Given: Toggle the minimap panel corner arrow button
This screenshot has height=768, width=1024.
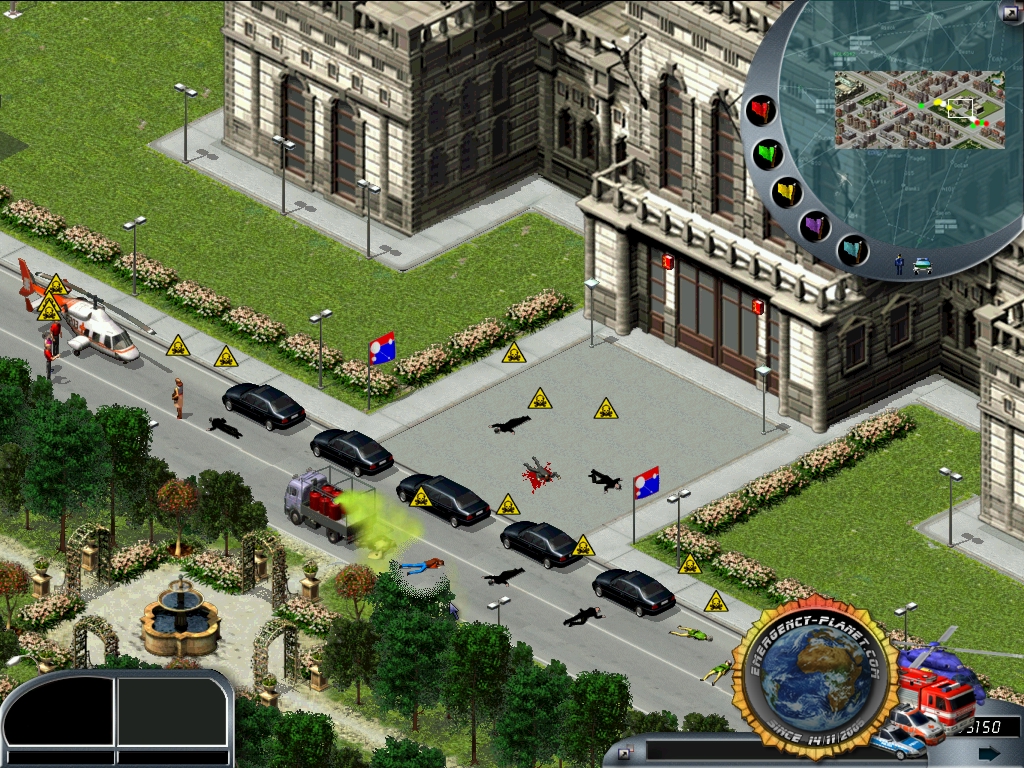Looking at the screenshot, I should coord(1008,12).
